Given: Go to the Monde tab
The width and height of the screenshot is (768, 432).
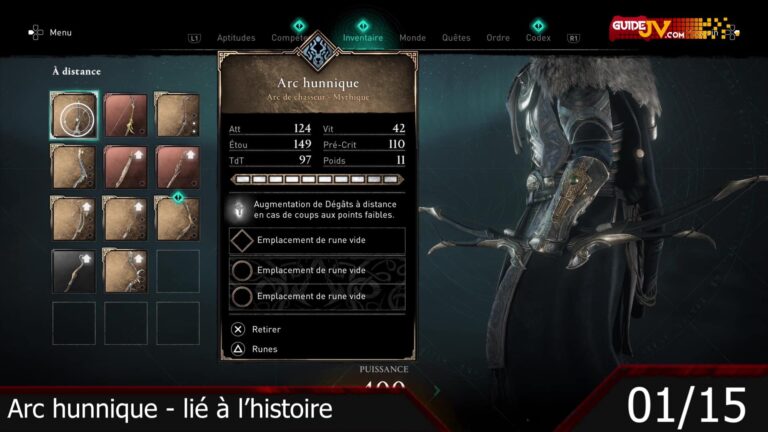Looking at the screenshot, I should click(412, 38).
